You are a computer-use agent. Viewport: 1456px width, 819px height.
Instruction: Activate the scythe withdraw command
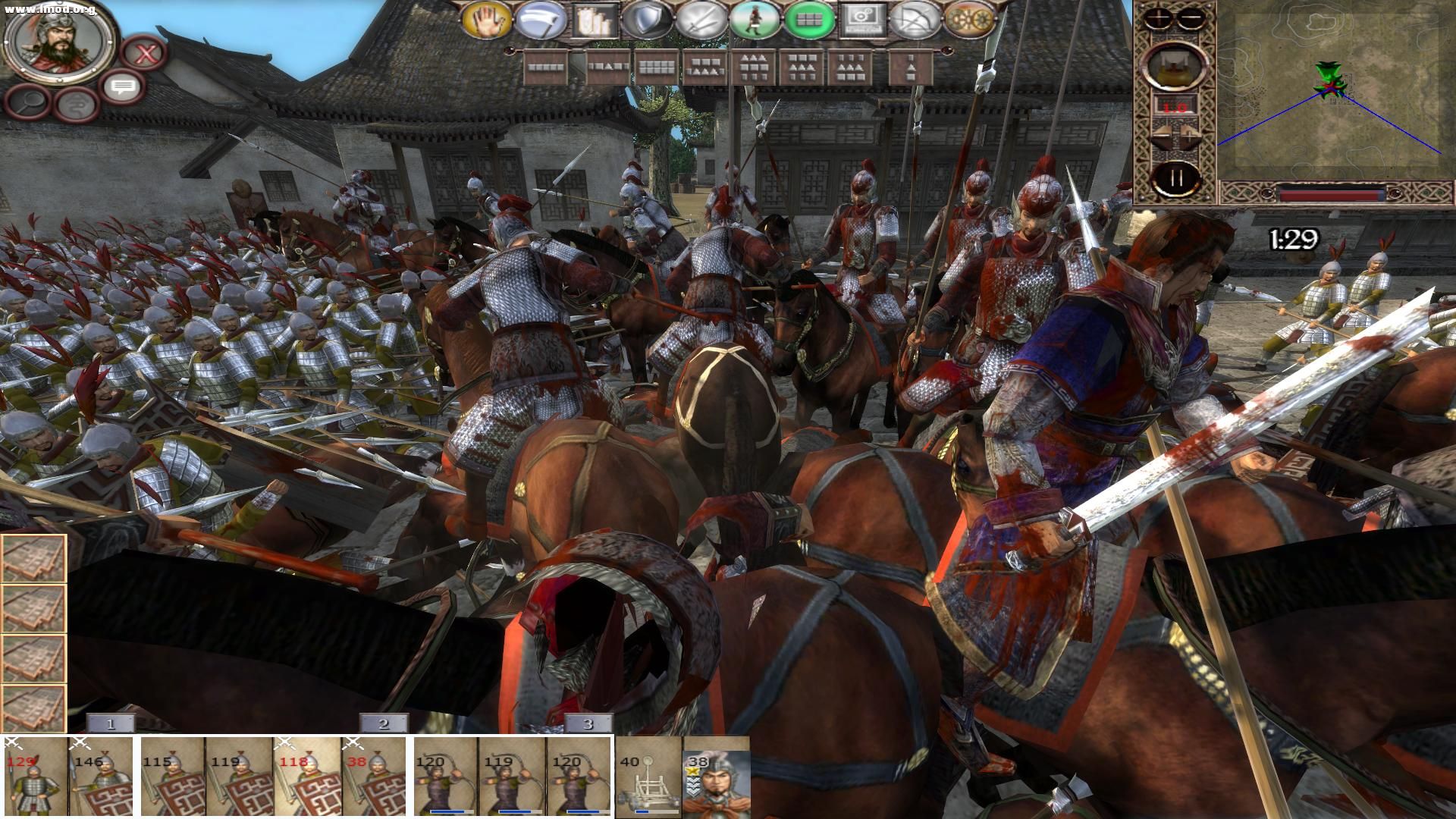click(541, 20)
